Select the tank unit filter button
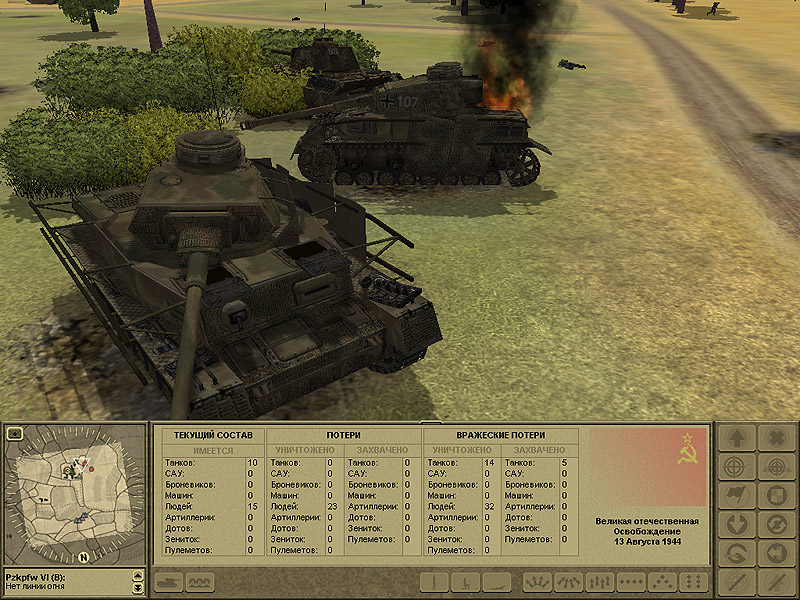This screenshot has height=600, width=800. (166, 582)
